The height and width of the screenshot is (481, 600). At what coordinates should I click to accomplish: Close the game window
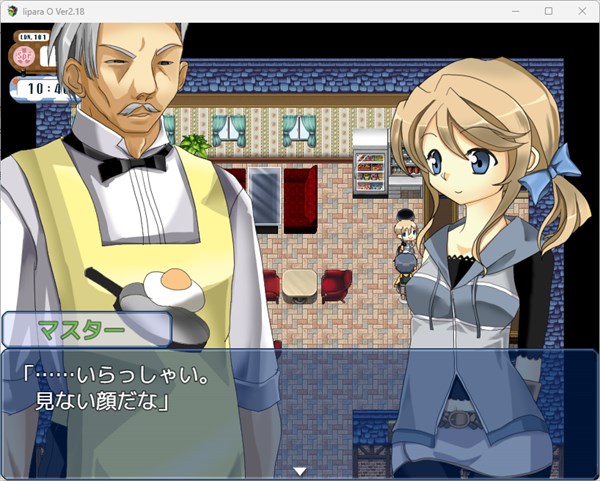580,10
